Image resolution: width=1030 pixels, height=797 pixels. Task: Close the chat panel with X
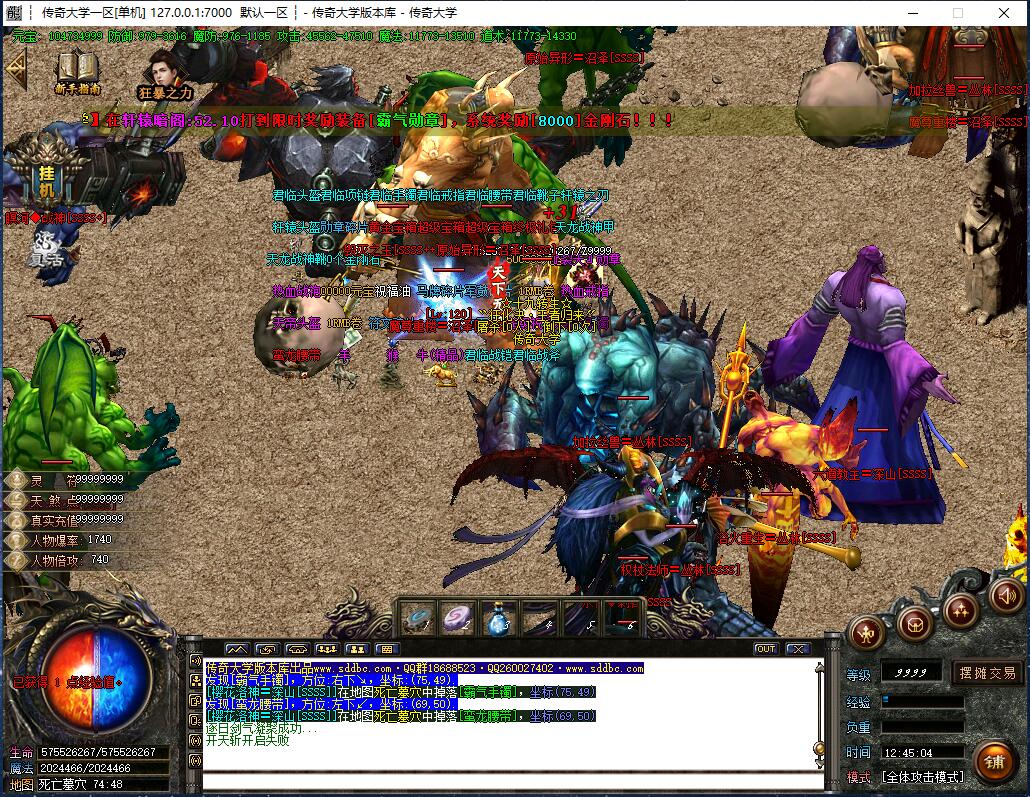click(x=797, y=649)
